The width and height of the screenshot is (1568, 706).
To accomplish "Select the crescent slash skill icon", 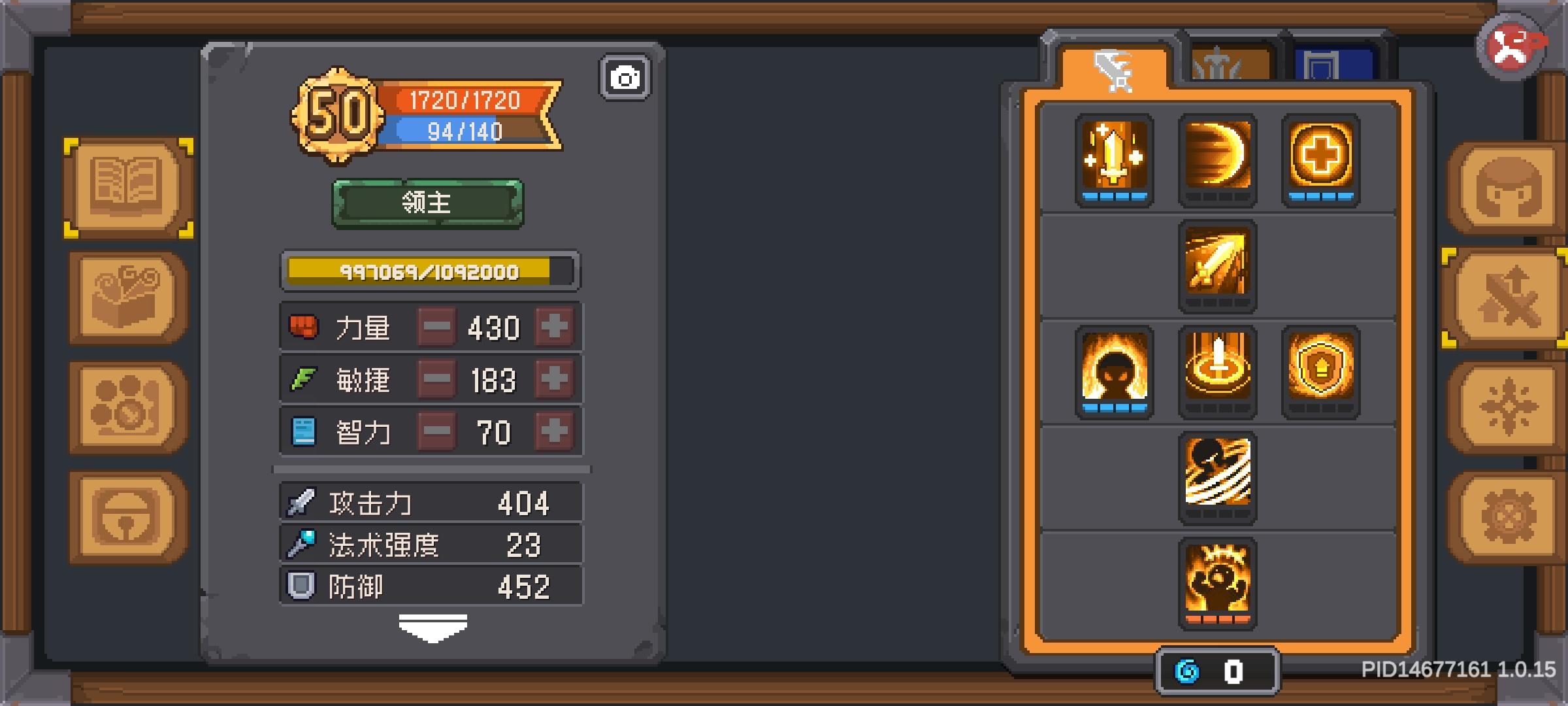I will (x=1217, y=159).
